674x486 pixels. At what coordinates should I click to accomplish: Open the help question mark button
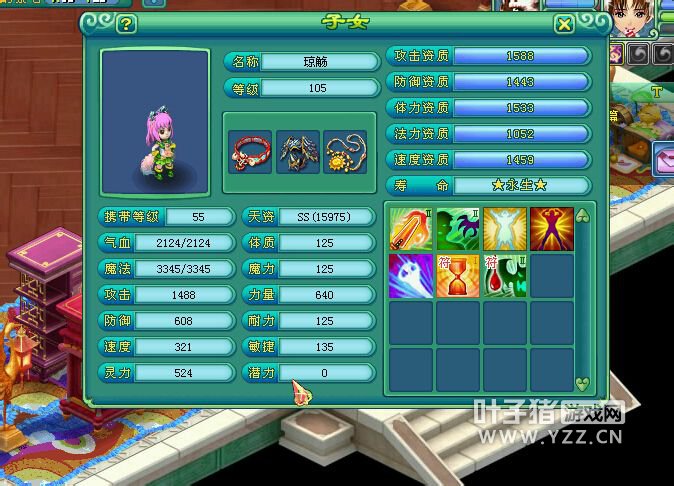tap(126, 25)
